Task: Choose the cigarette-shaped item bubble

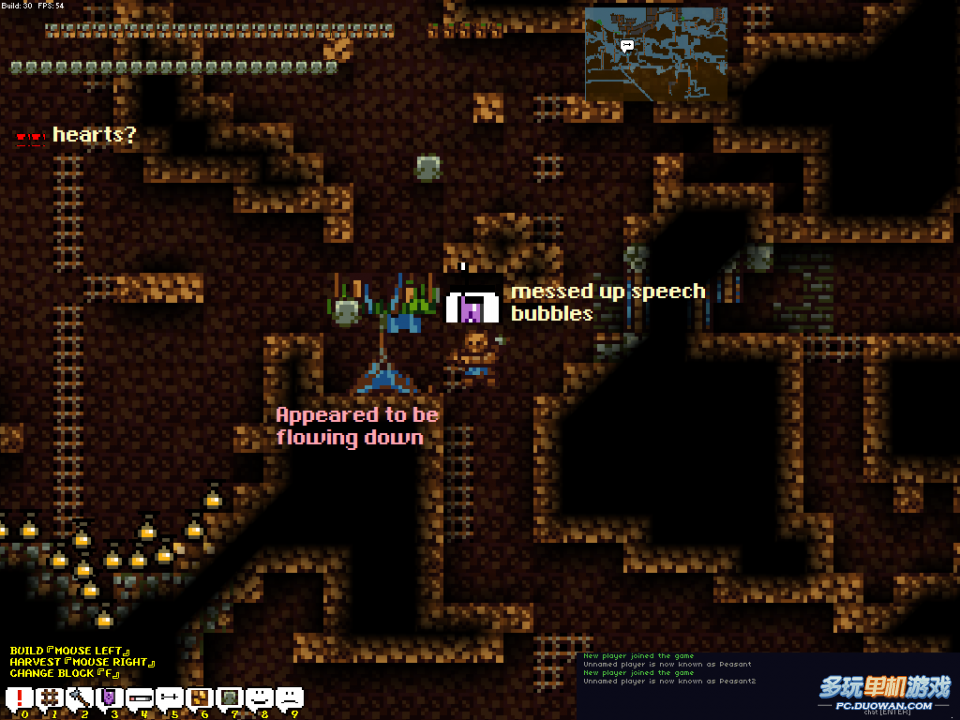Action: coord(140,698)
